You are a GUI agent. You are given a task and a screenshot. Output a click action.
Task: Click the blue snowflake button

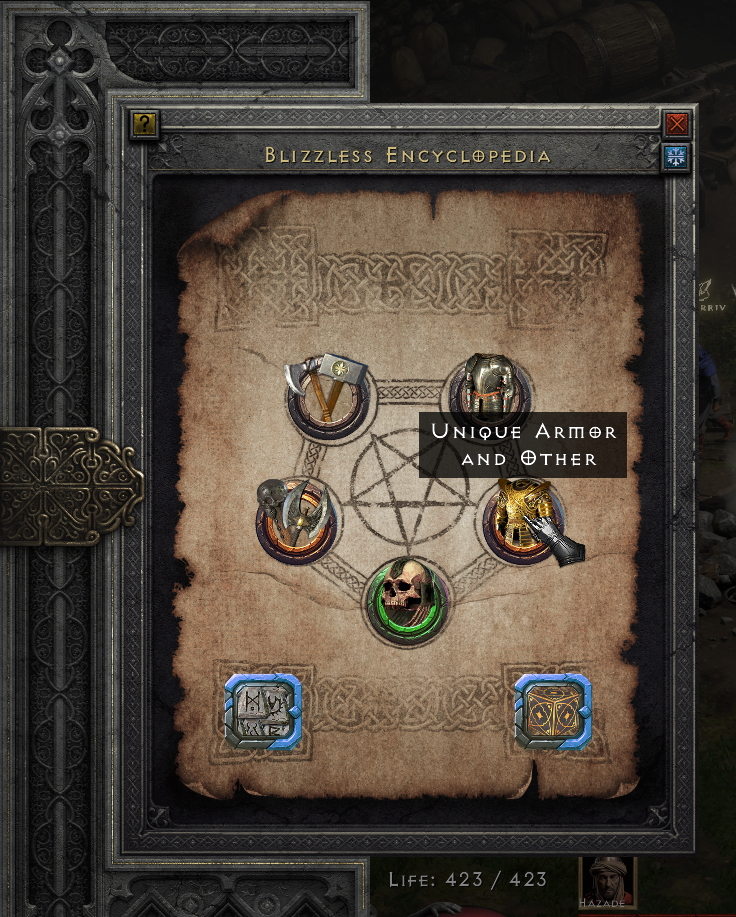click(x=677, y=156)
